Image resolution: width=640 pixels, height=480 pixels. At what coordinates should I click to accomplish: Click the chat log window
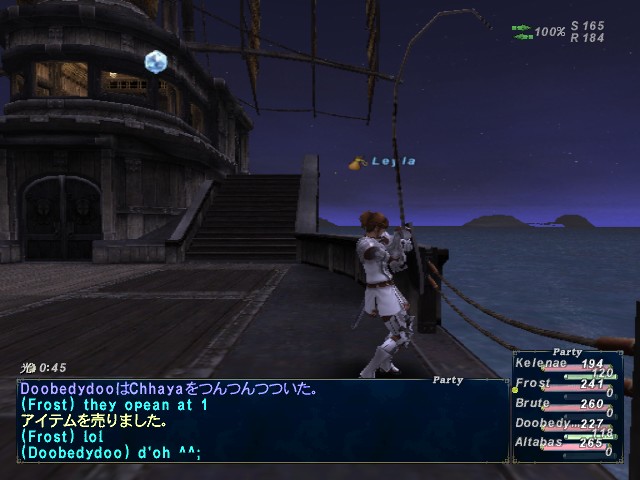click(260, 420)
